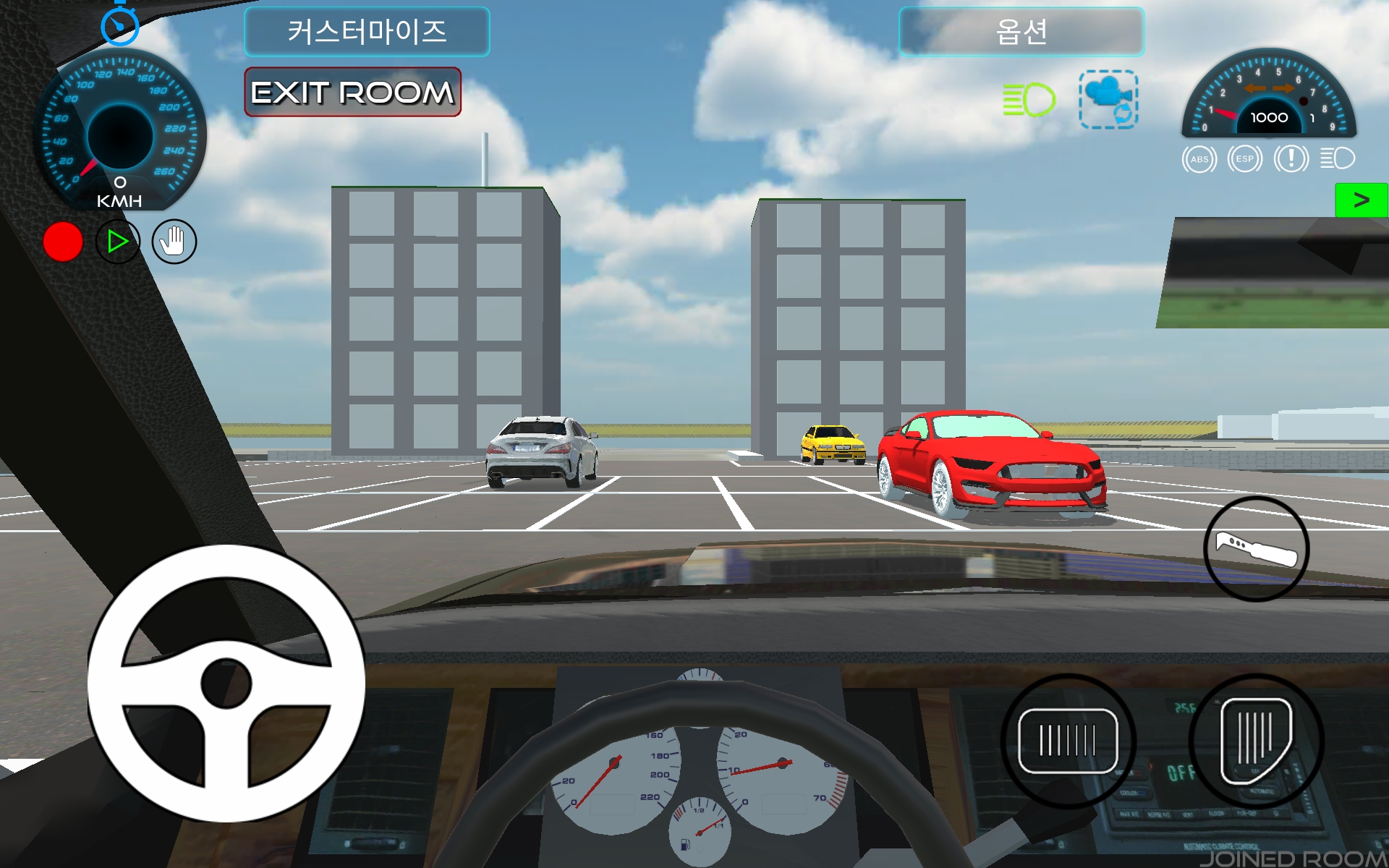The image size is (1389, 868).
Task: Toggle the green headlight icon
Action: pyautogui.click(x=1029, y=100)
